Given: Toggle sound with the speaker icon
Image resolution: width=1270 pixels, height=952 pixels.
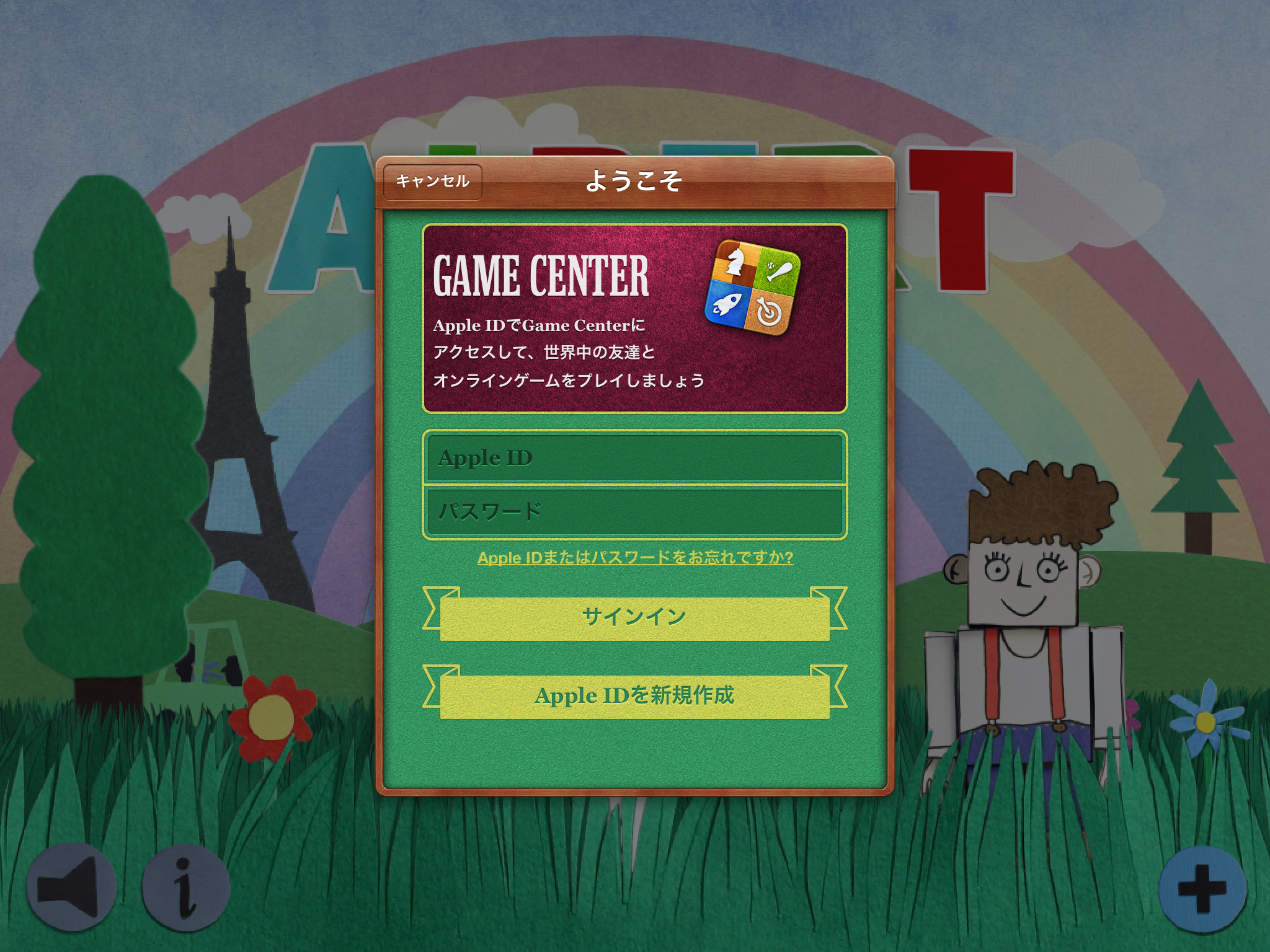Looking at the screenshot, I should (71, 887).
